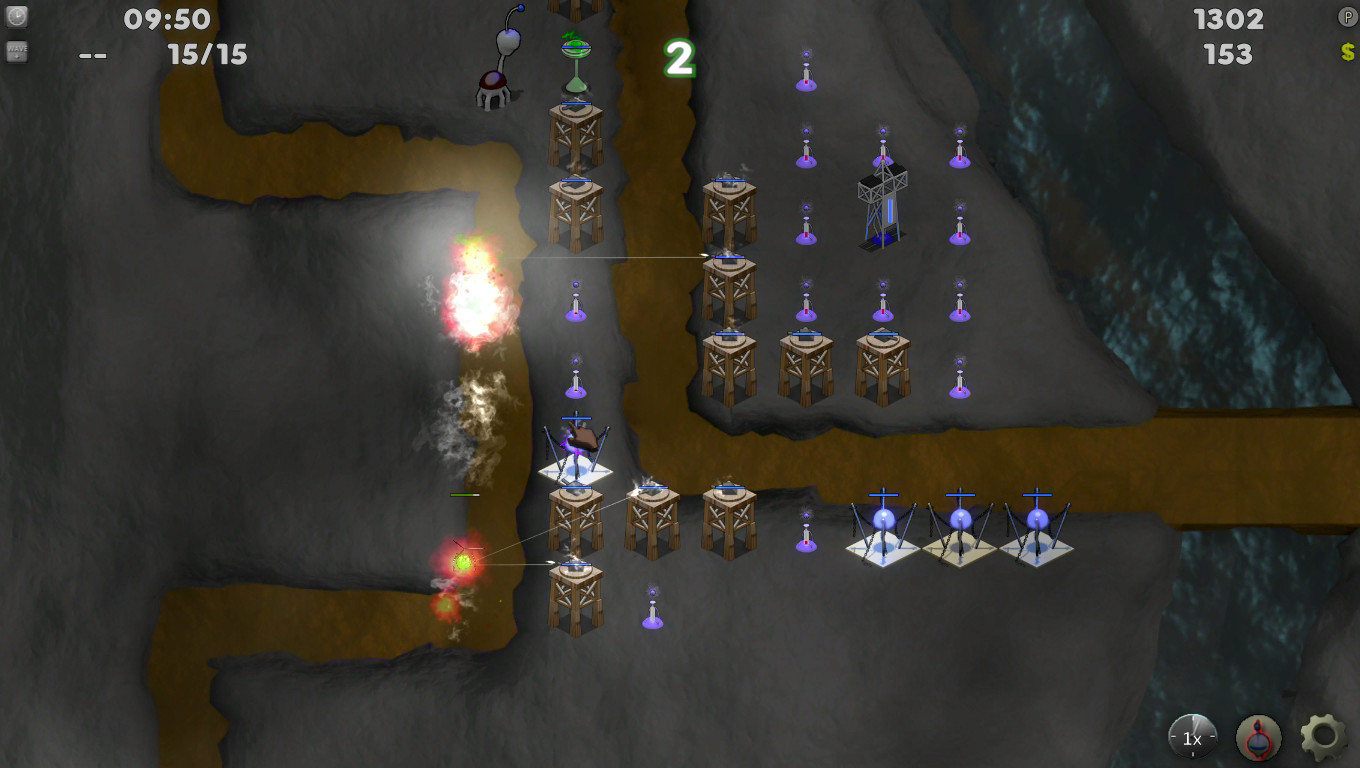
Task: Select the leftmost Tesla coil tower
Action: pos(884,520)
